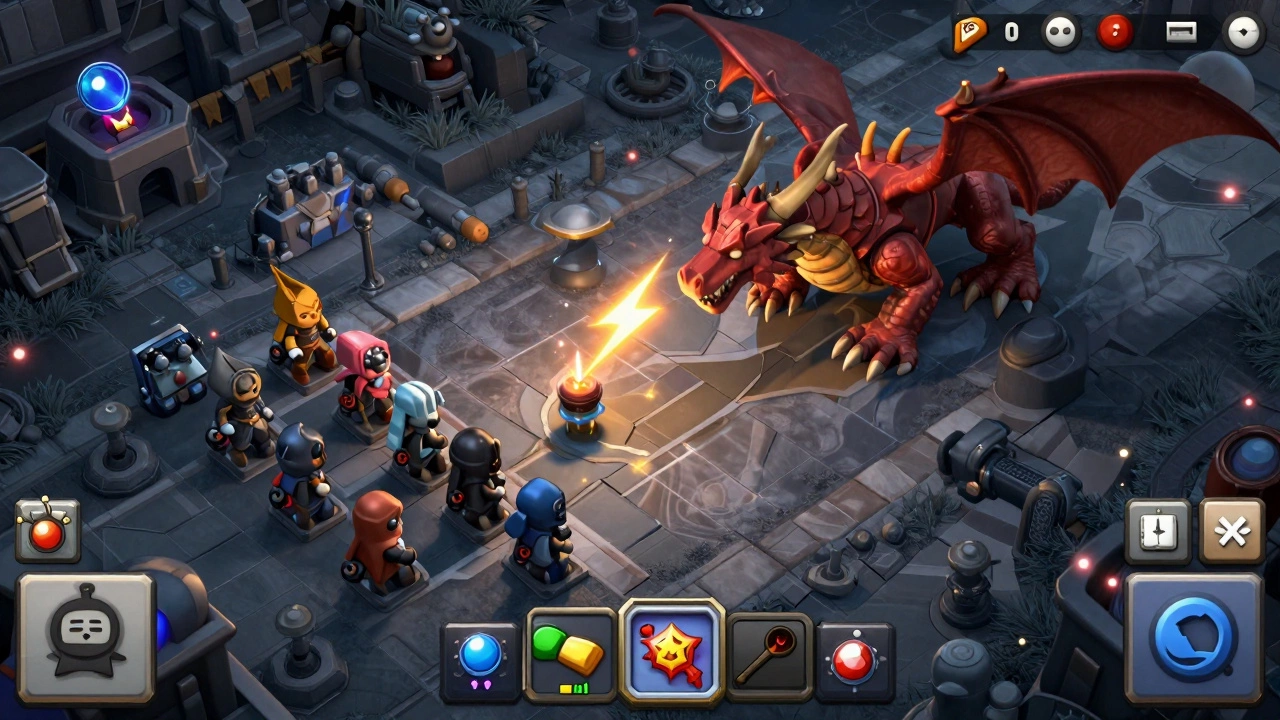The height and width of the screenshot is (720, 1280).
Task: Use the red orb slot in the hotbar
Action: [855, 661]
